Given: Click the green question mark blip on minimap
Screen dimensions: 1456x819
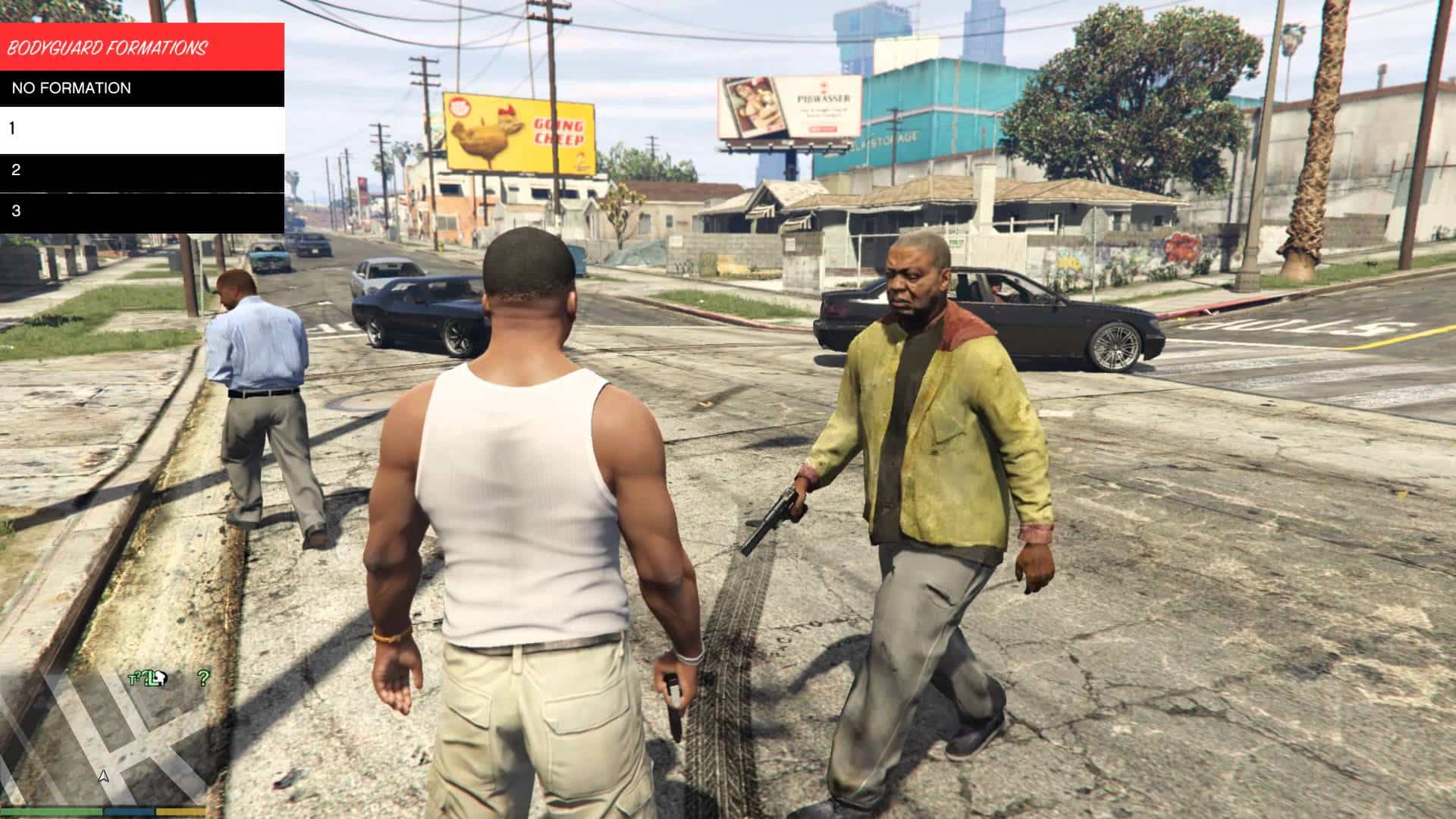Looking at the screenshot, I should [x=204, y=678].
